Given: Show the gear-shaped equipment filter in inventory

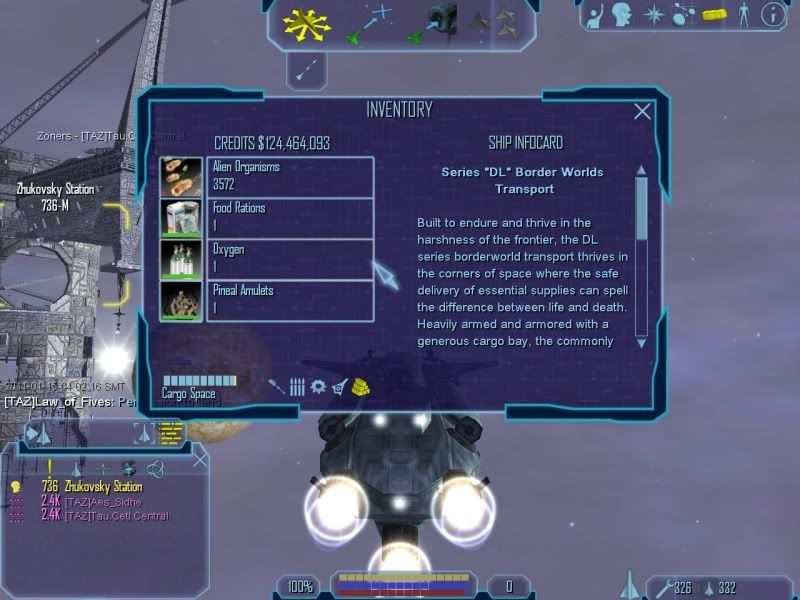Looking at the screenshot, I should point(318,386).
